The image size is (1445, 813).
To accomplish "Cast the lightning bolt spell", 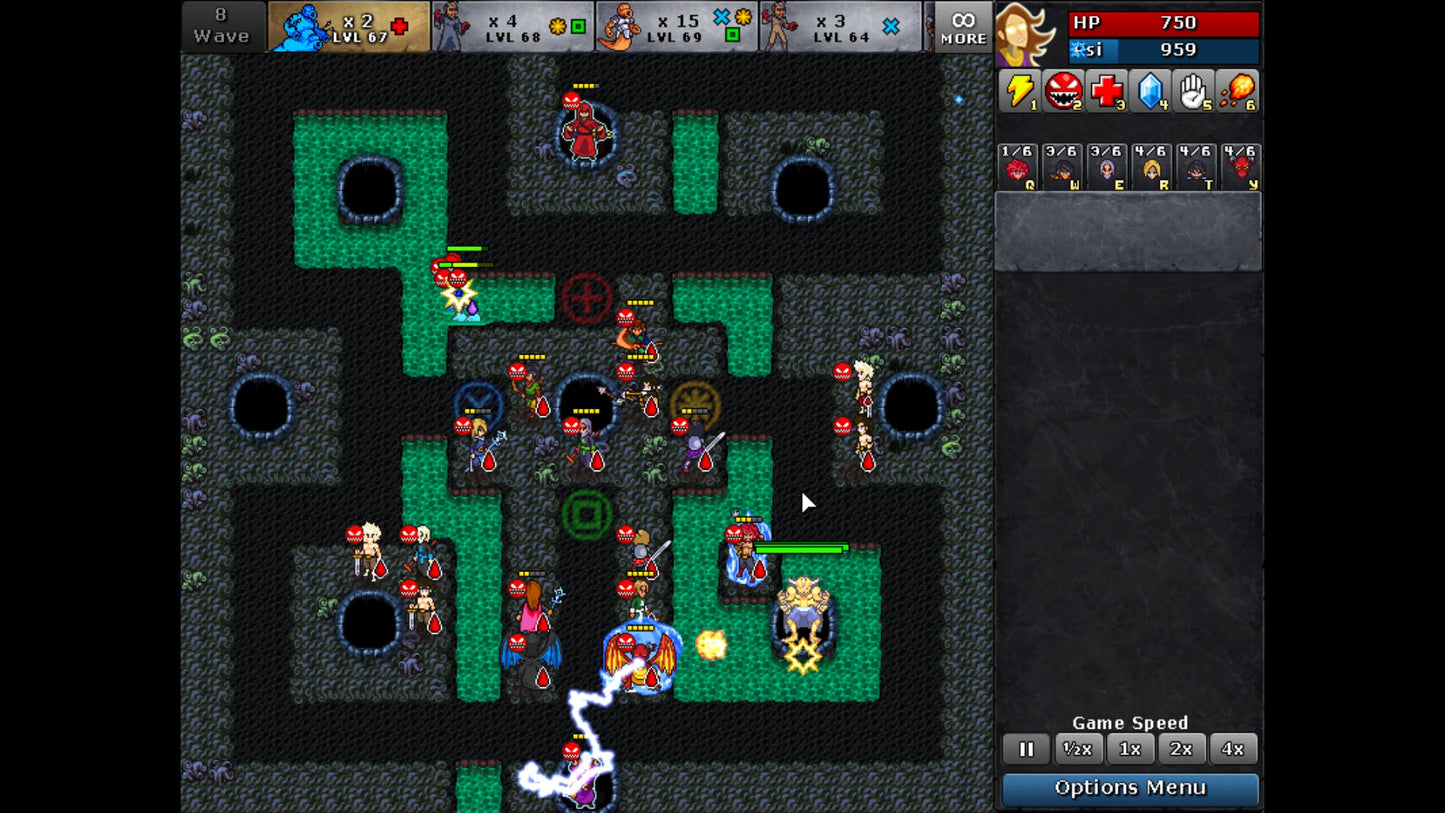I will pos(1019,92).
